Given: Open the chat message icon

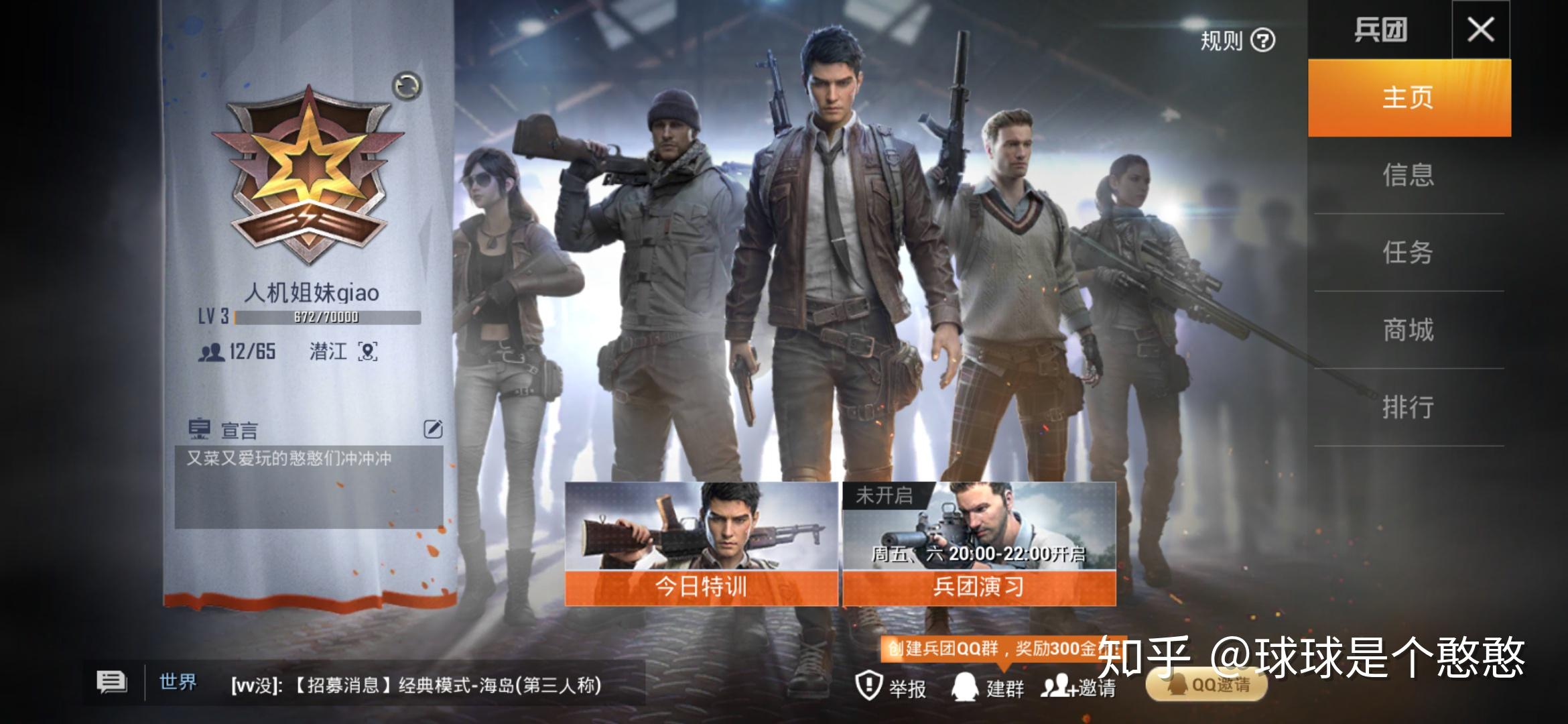Looking at the screenshot, I should point(111,682).
